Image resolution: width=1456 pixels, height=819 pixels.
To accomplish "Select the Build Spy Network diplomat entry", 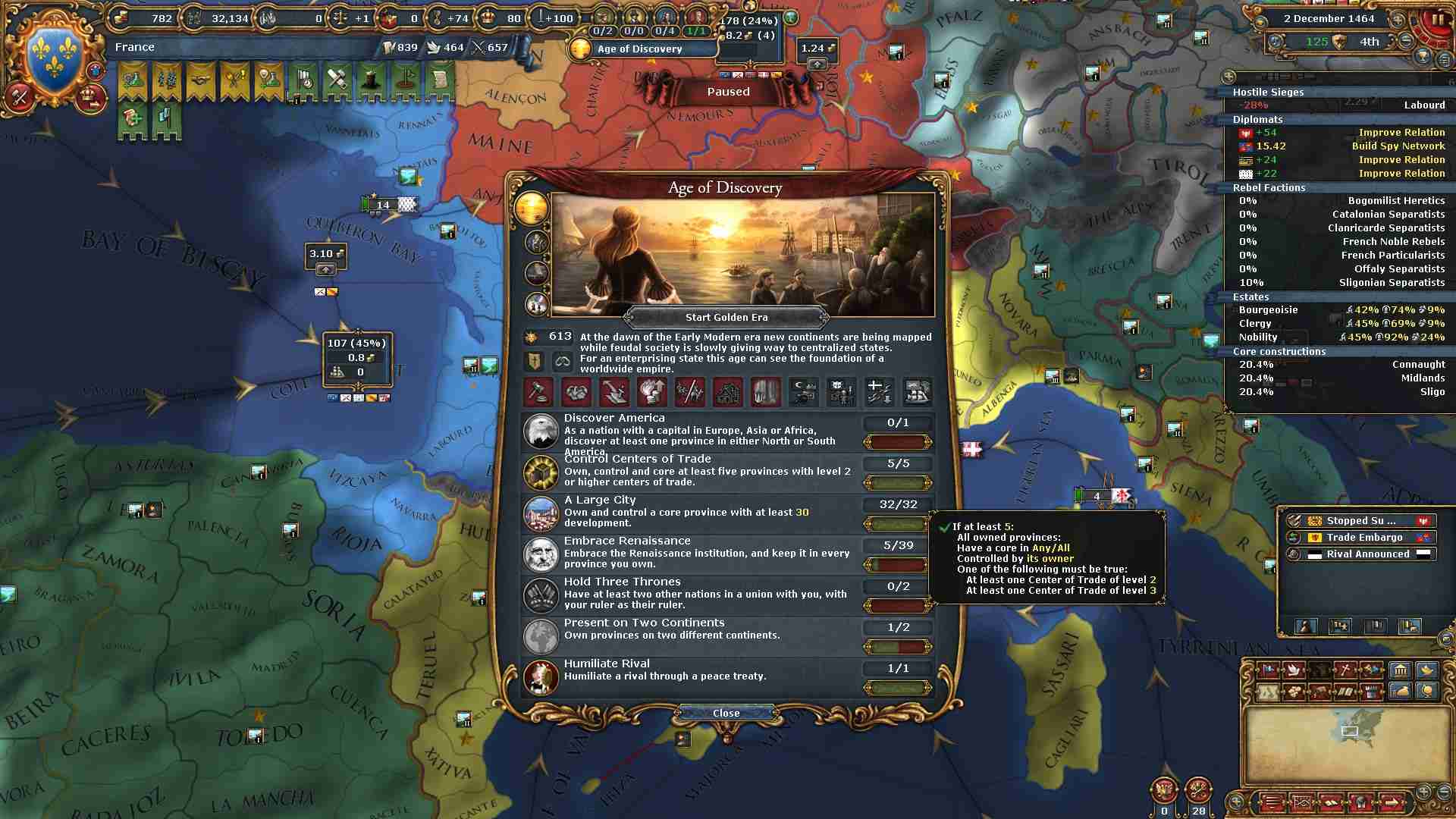I will coord(1340,146).
